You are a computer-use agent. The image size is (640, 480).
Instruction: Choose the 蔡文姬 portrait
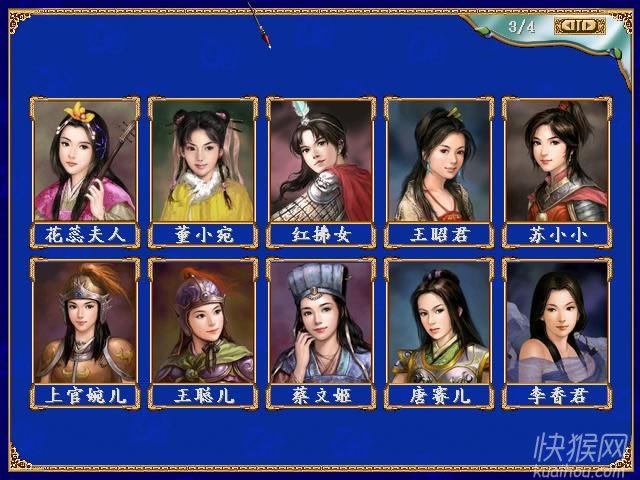(x=320, y=321)
